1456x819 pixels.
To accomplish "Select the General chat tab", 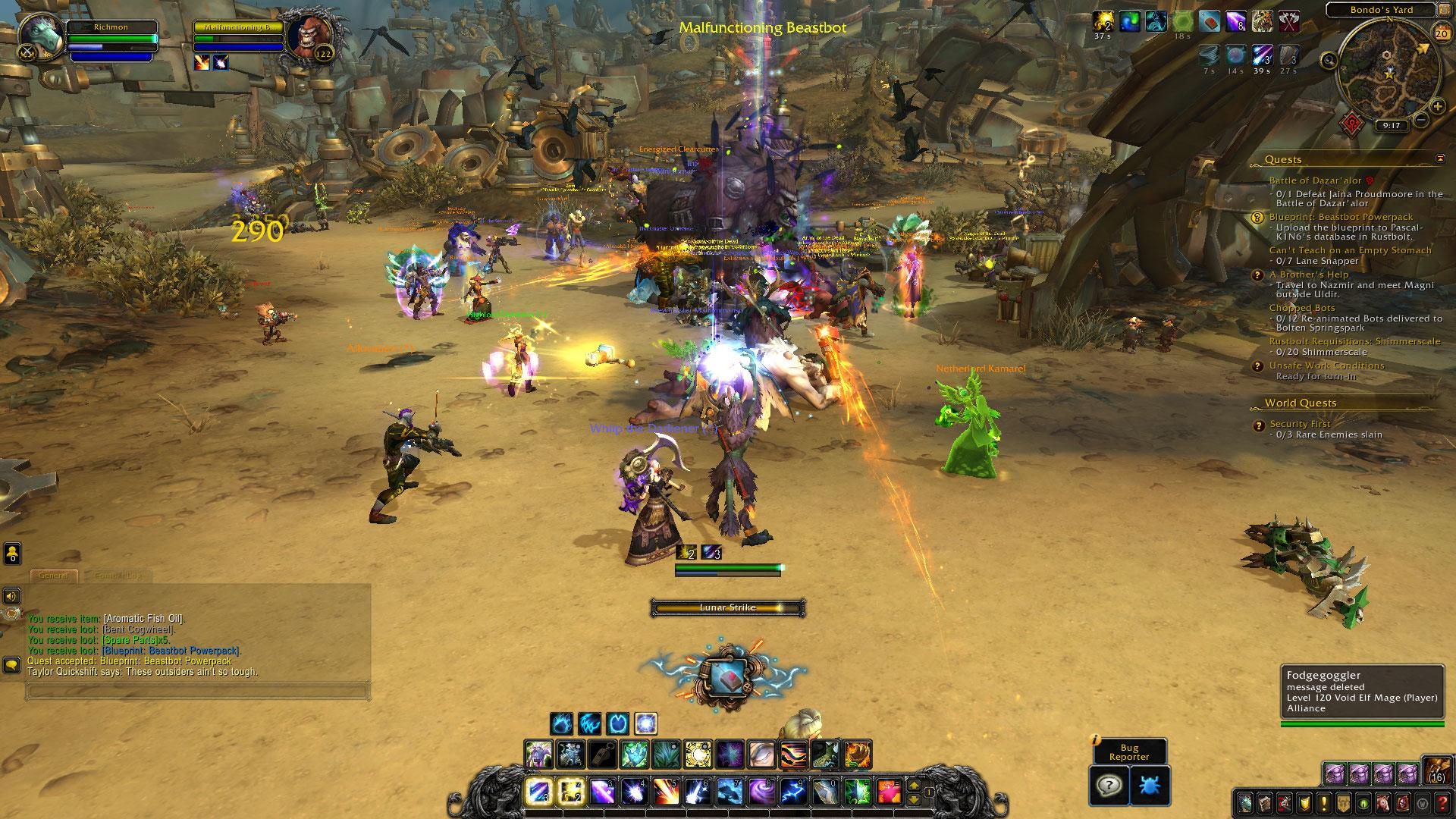I will coord(54,576).
